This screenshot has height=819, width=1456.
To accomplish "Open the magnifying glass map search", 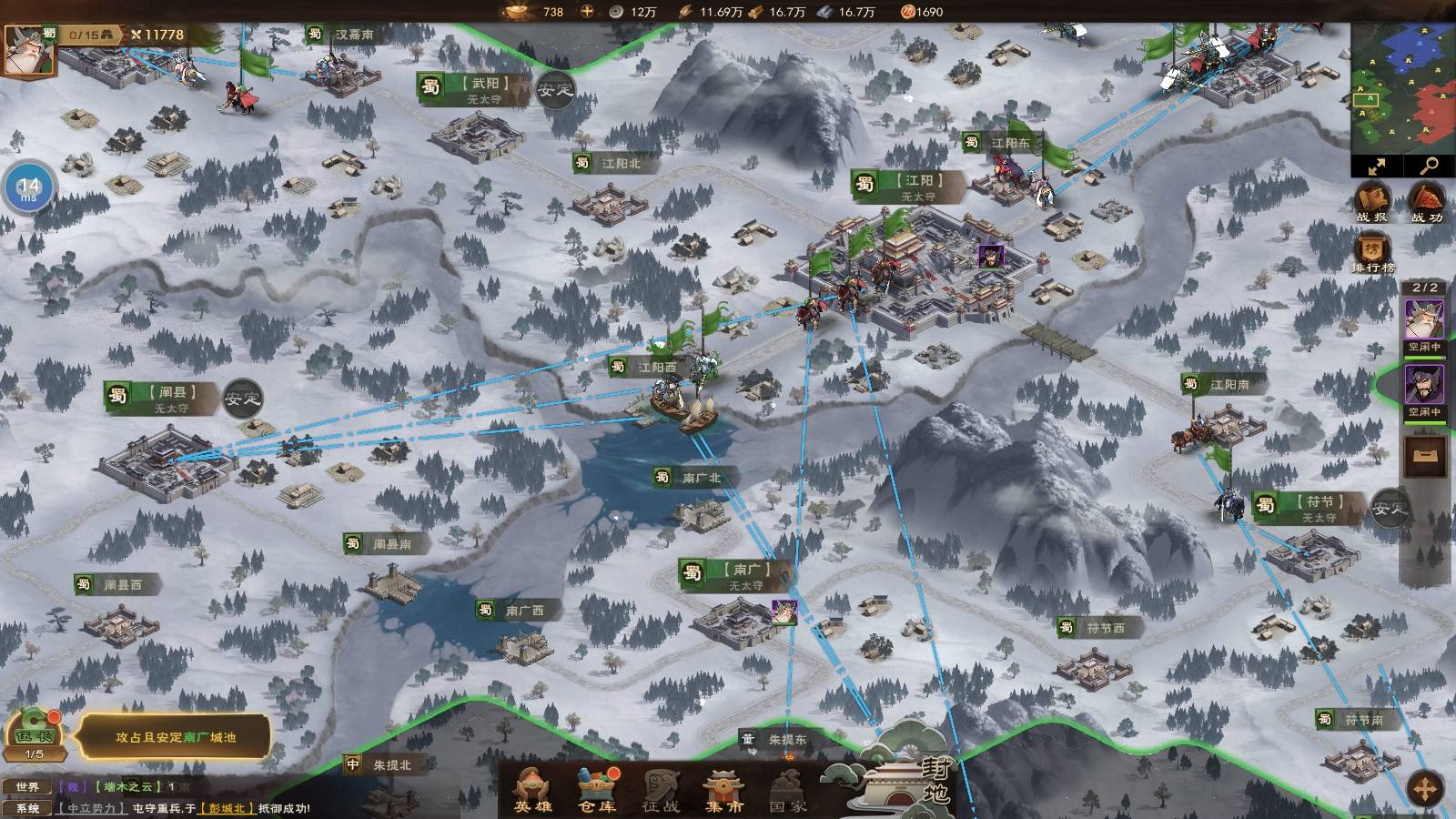I will [x=1429, y=167].
